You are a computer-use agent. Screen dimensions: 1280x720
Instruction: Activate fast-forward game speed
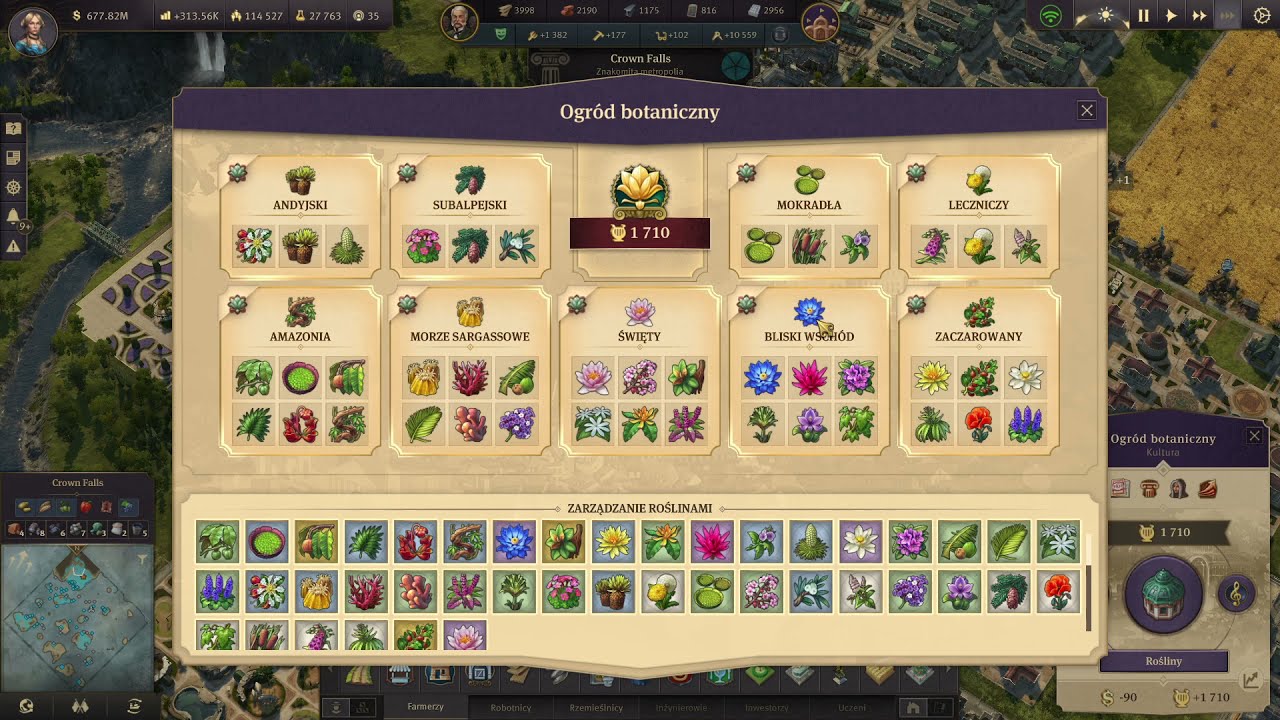1199,16
